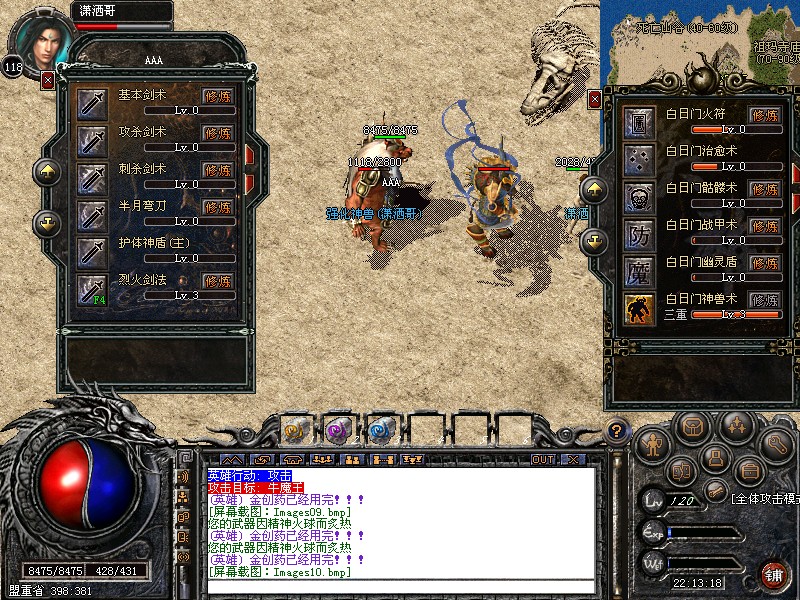Image resolution: width=800 pixels, height=600 pixels.
Task: Page down in the left skill list
Action: (47, 222)
